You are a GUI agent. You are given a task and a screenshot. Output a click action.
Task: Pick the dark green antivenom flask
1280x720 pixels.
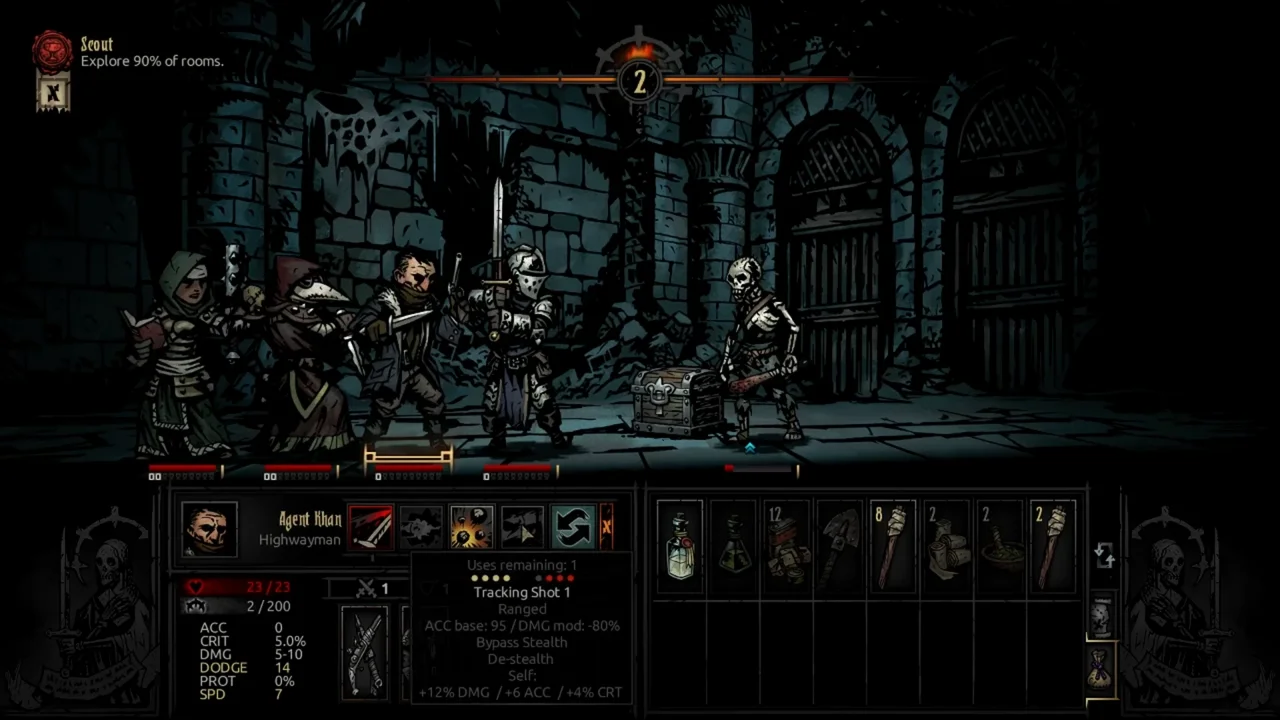[733, 547]
